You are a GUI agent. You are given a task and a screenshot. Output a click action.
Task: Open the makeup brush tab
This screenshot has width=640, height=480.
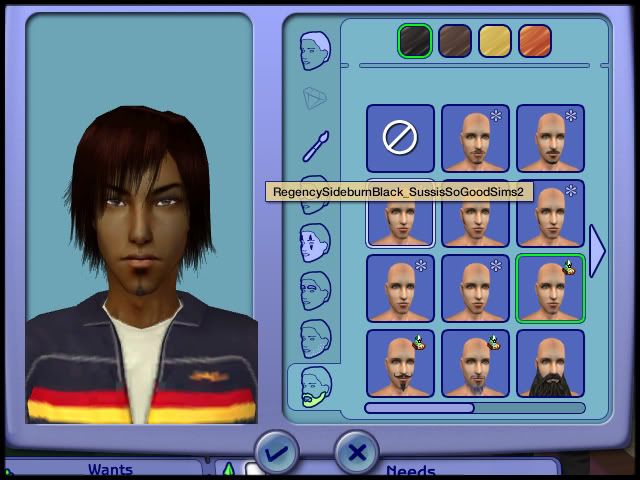pos(316,147)
